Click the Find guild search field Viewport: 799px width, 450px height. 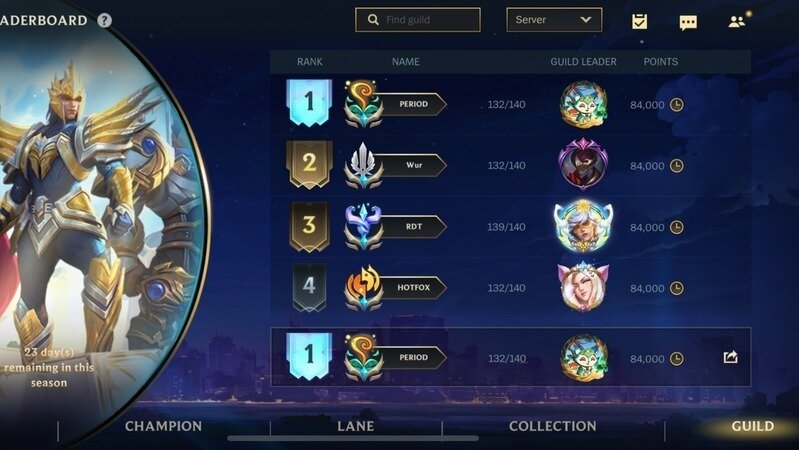418,20
